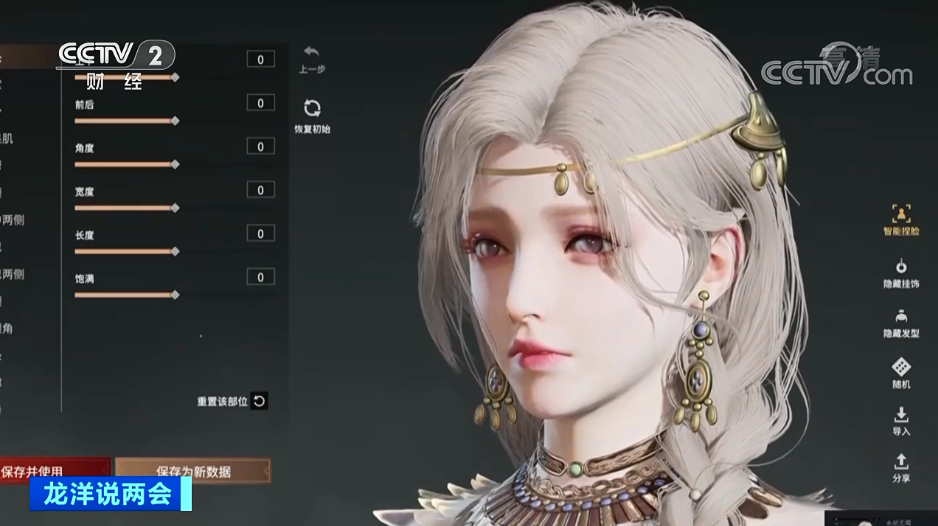Screen dimensions: 938x526
Task: Select the 前后 value box
Action: point(260,103)
